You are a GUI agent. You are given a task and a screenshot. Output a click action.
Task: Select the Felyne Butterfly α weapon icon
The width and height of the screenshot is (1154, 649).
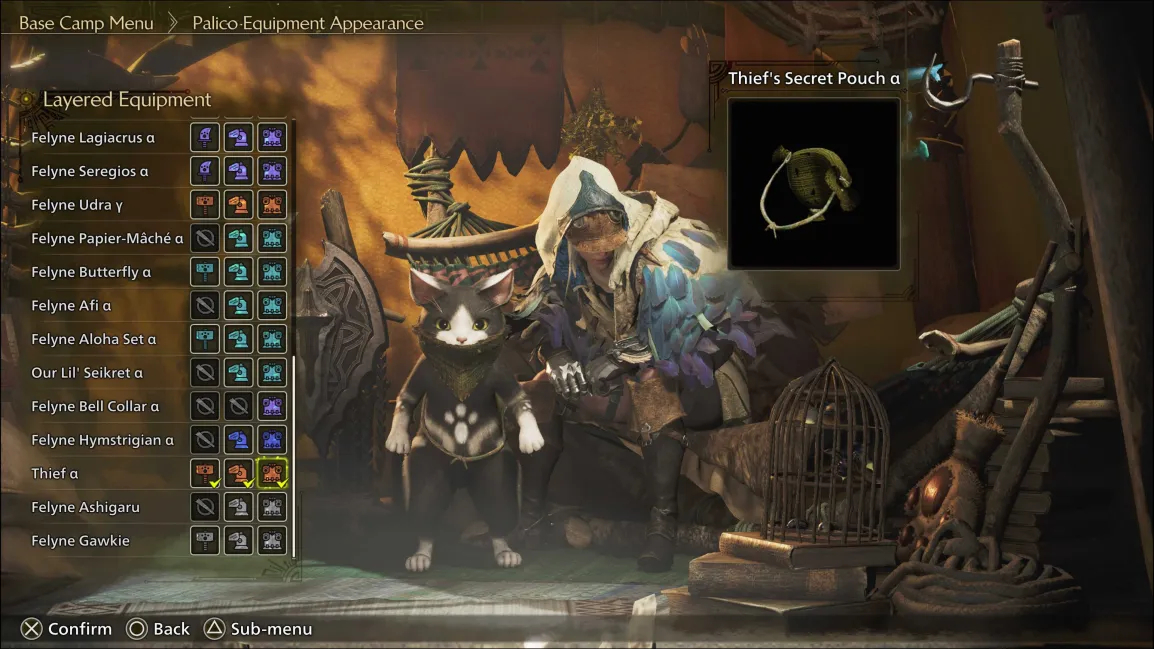(x=205, y=272)
